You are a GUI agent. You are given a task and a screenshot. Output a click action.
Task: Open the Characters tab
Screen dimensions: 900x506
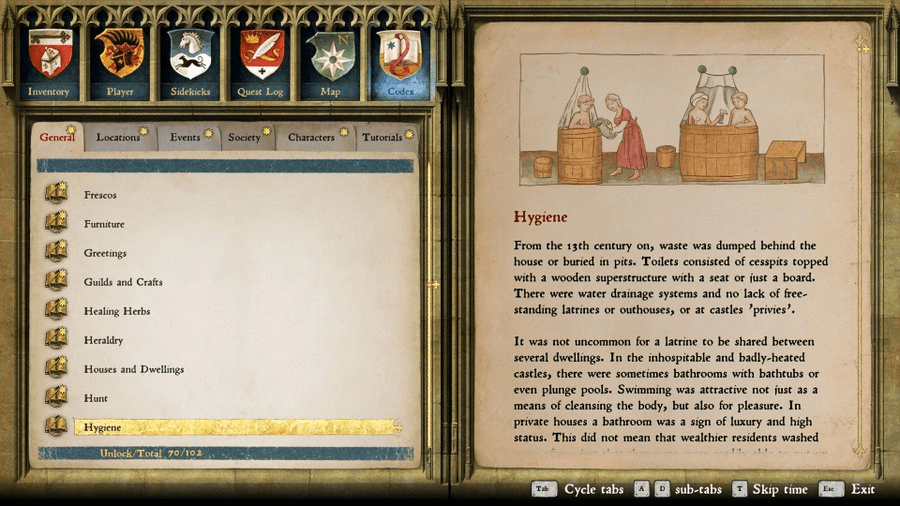tap(312, 137)
